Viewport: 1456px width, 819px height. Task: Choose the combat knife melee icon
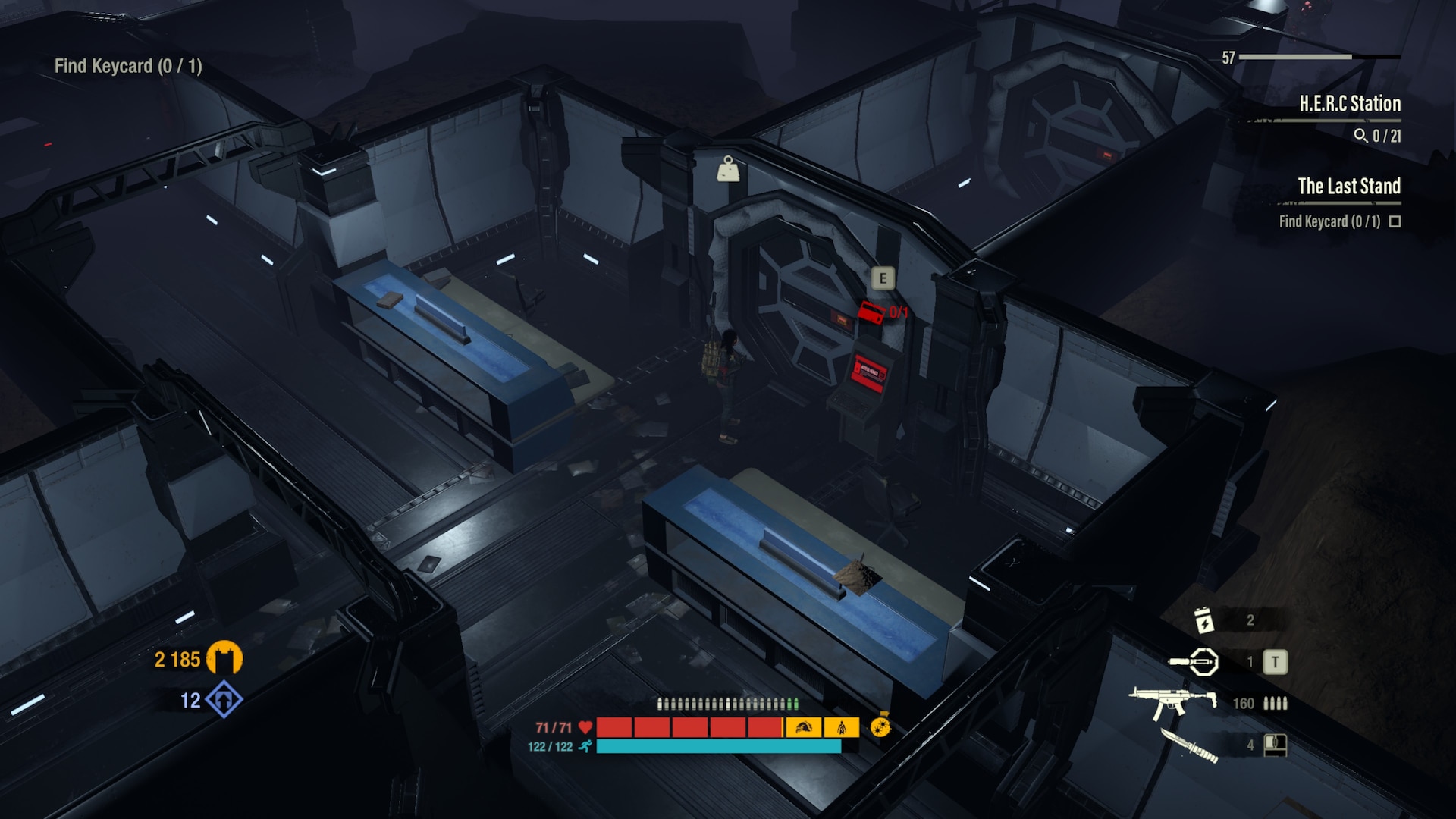(1188, 744)
